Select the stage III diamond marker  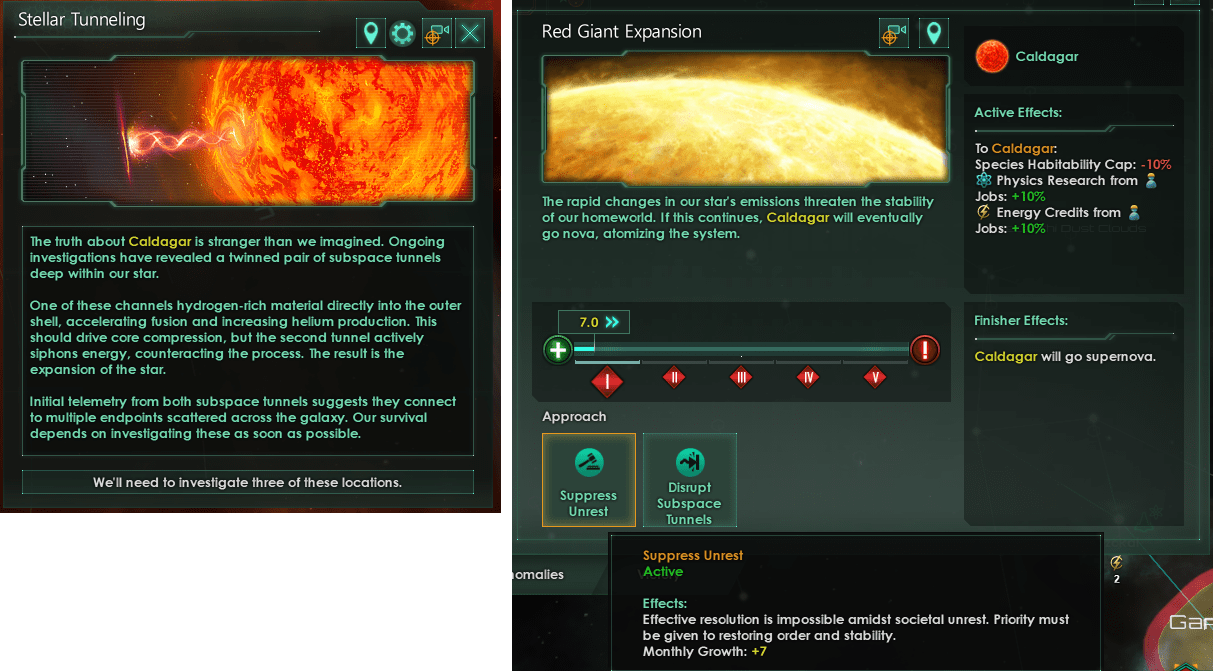[740, 377]
